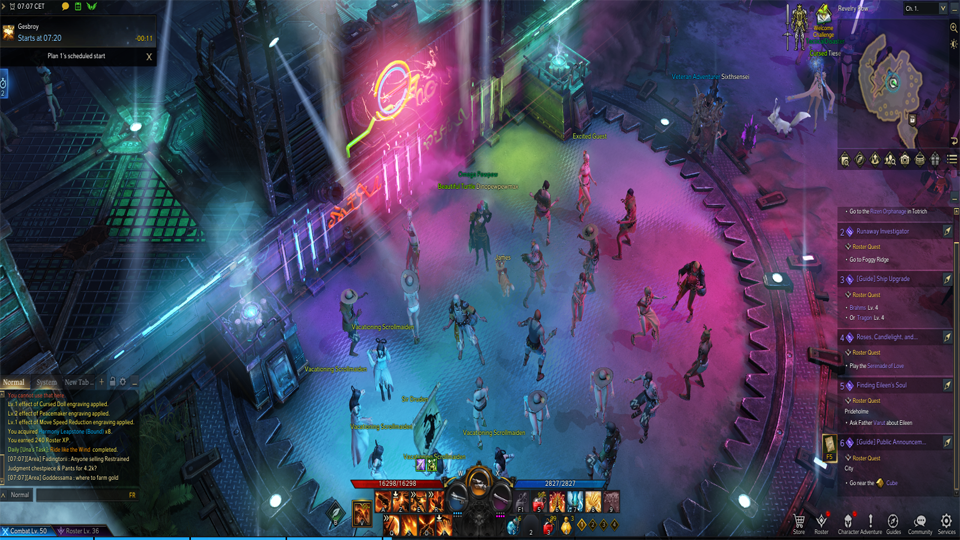This screenshot has width=960, height=540.
Task: Open the Guides menu
Action: coord(893,521)
